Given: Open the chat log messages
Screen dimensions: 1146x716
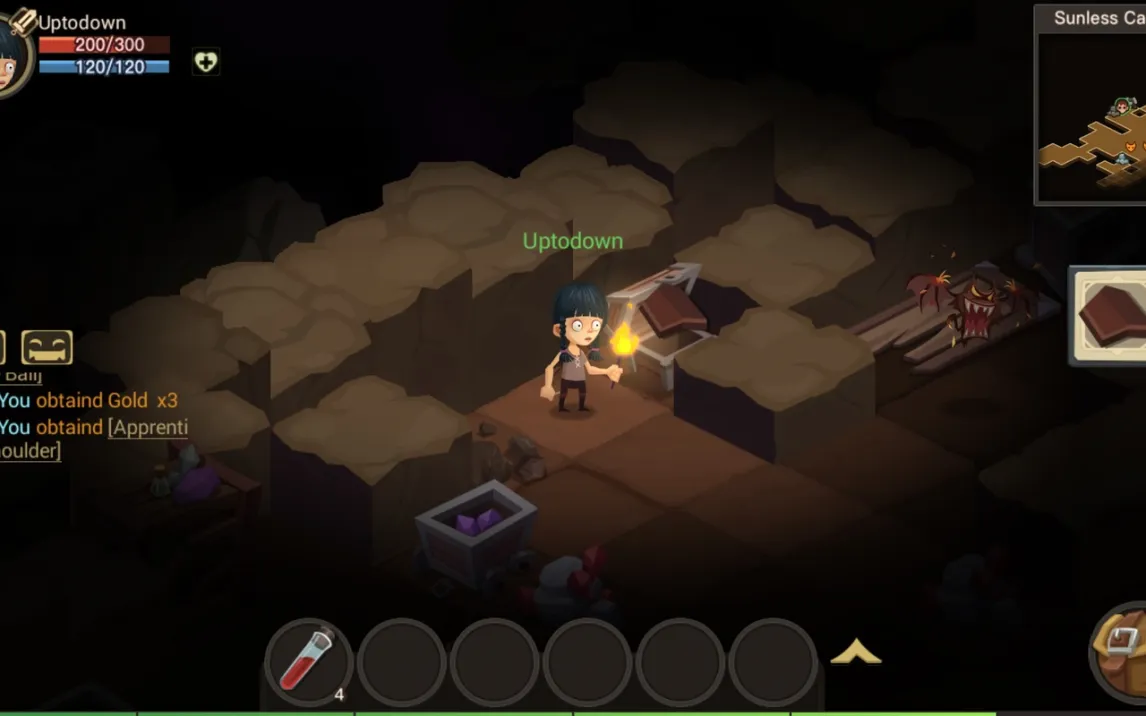Looking at the screenshot, I should pyautogui.click(x=90, y=426).
